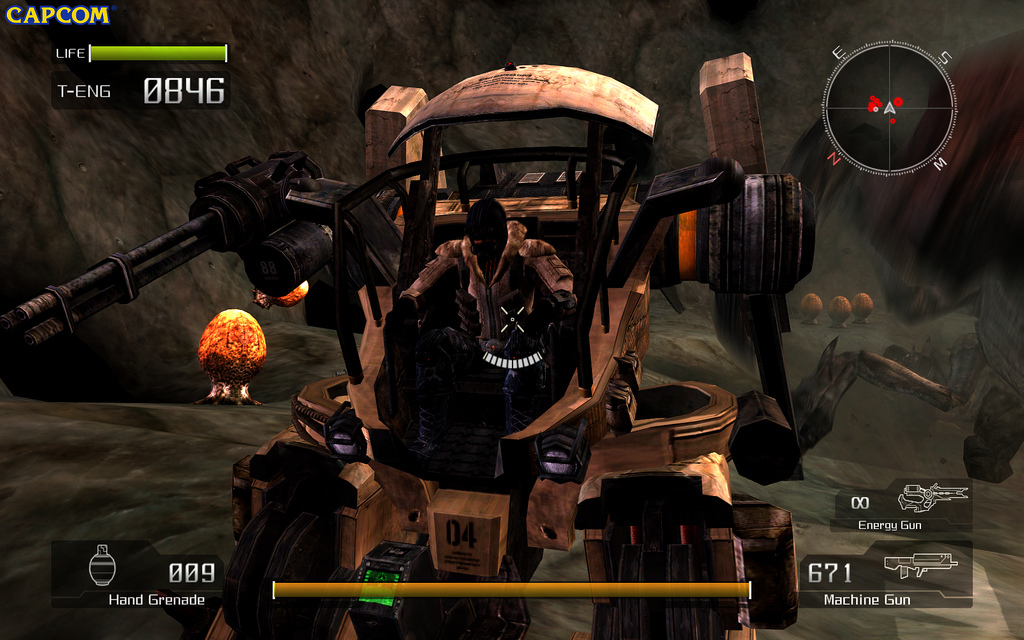The width and height of the screenshot is (1024, 640).
Task: Switch to the Energy Gun weapon
Action: (x=901, y=505)
